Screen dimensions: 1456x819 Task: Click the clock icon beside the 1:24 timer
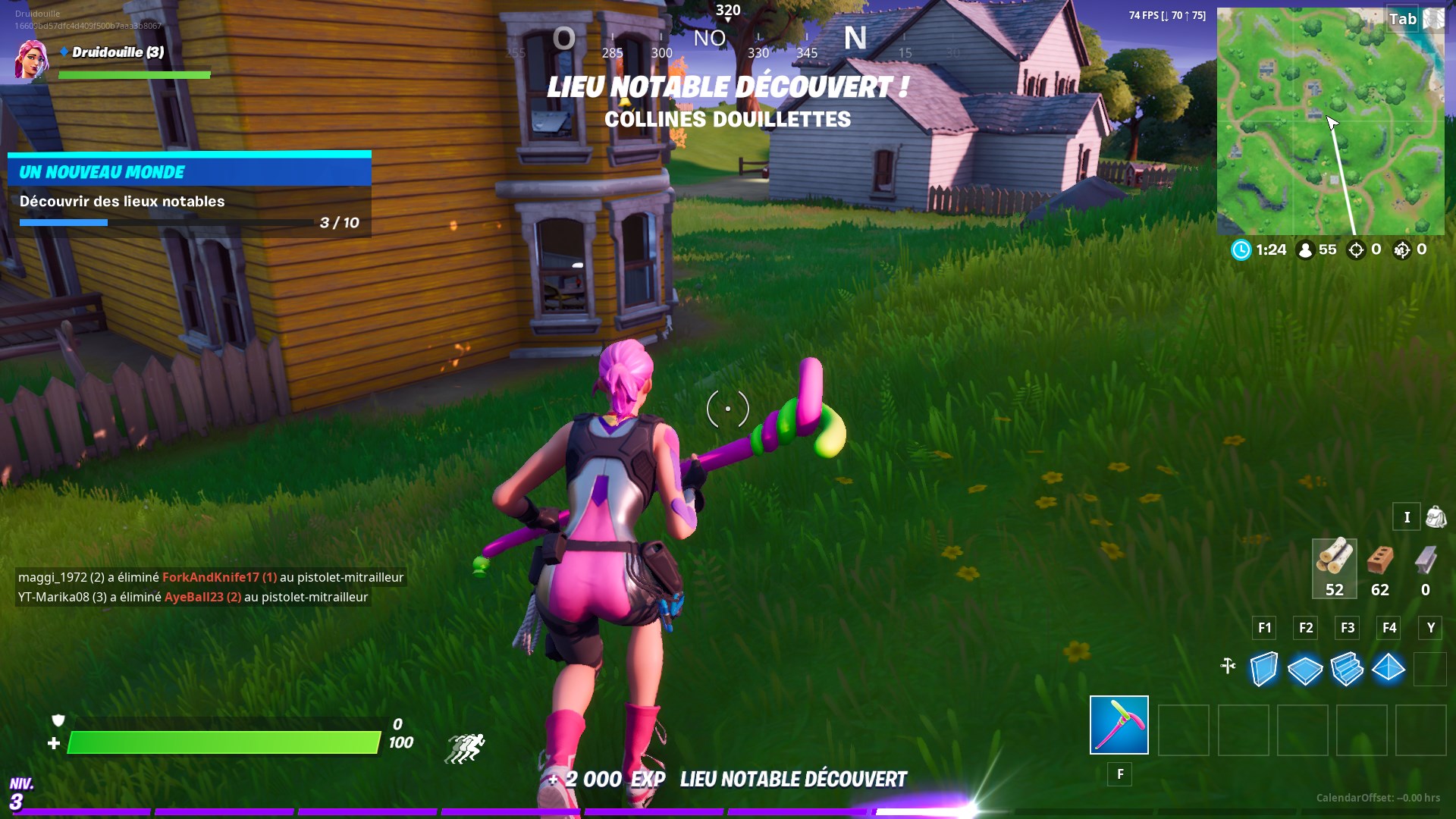pos(1242,249)
